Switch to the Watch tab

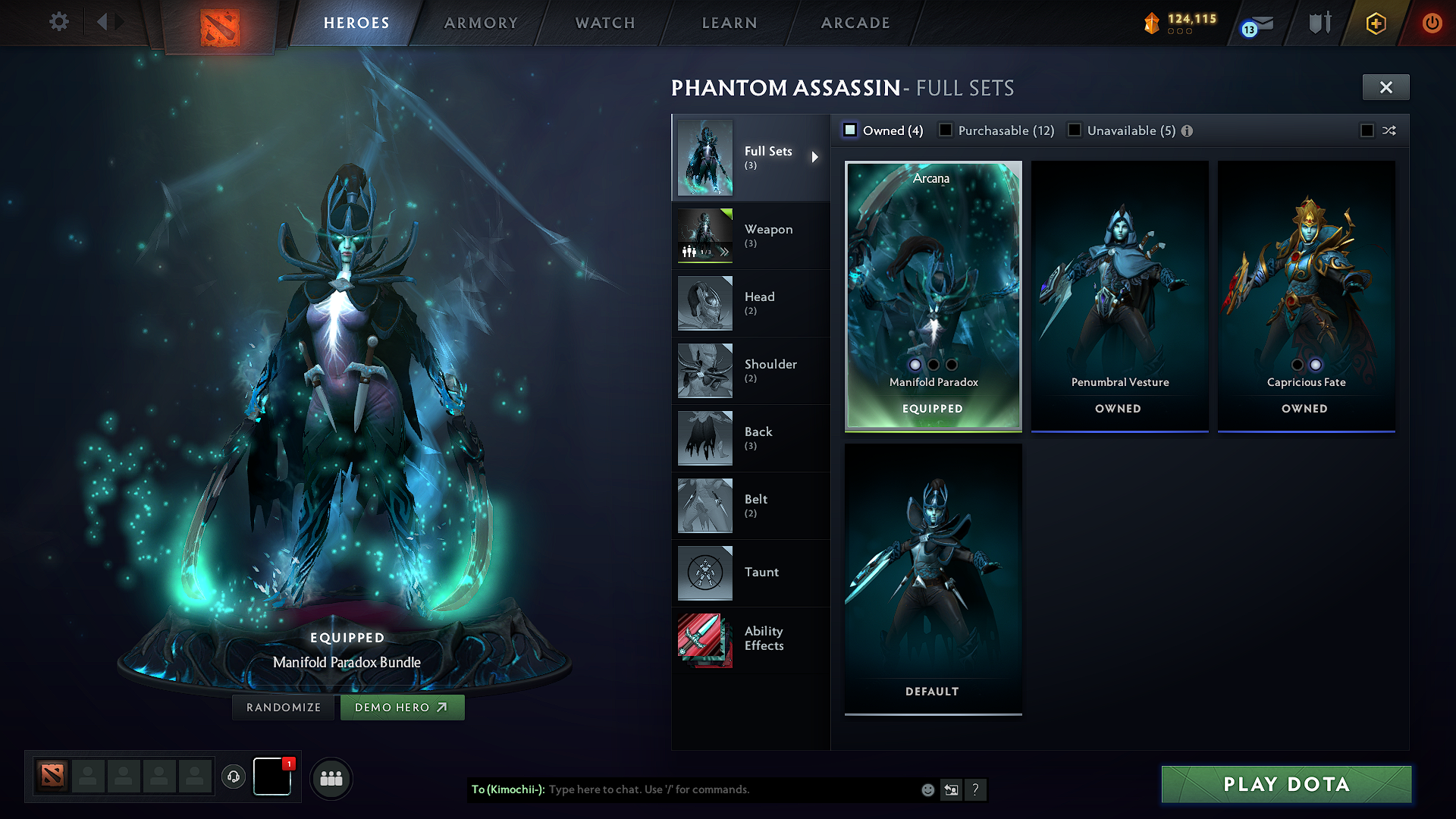coord(605,23)
